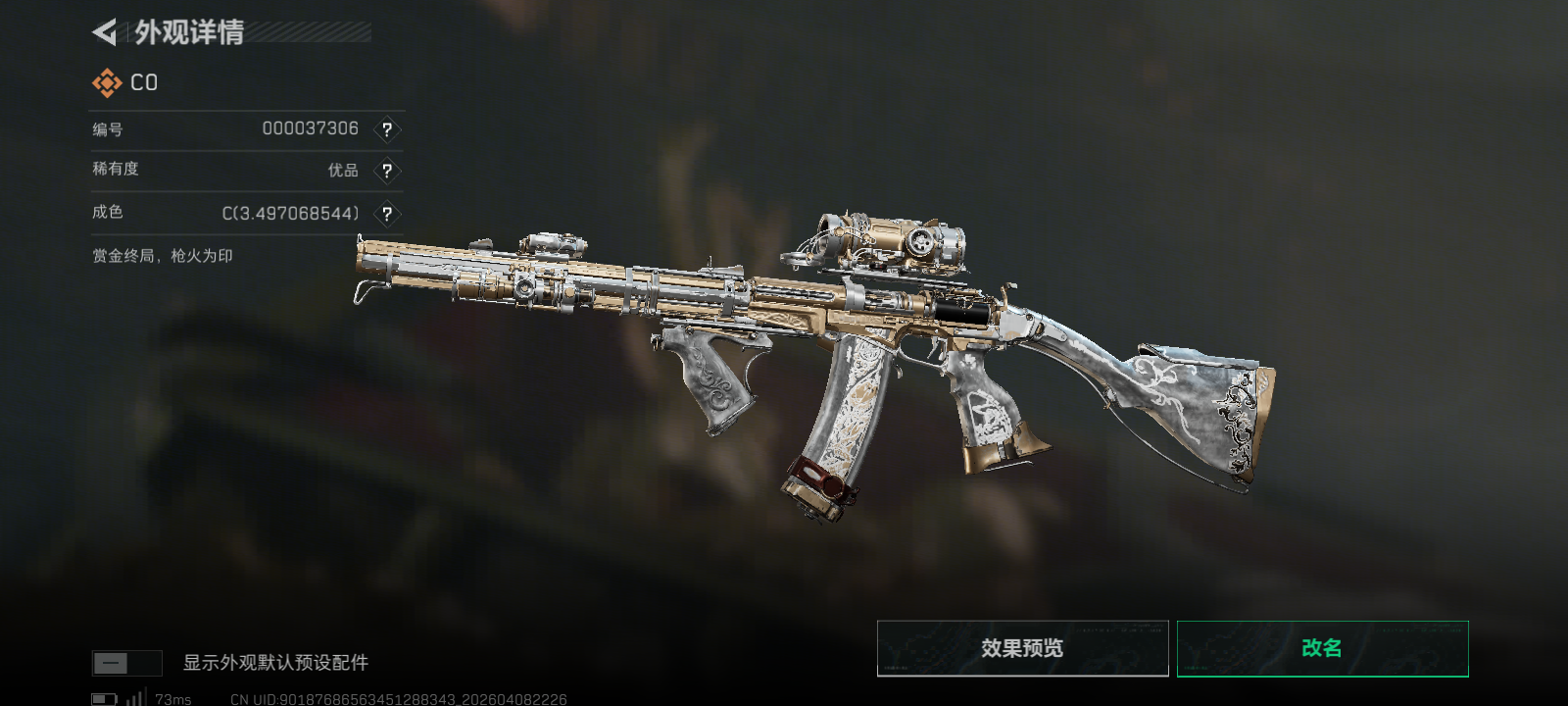Choose the 改名 rename button
Viewport: 1568px width, 706px height.
(1322, 648)
